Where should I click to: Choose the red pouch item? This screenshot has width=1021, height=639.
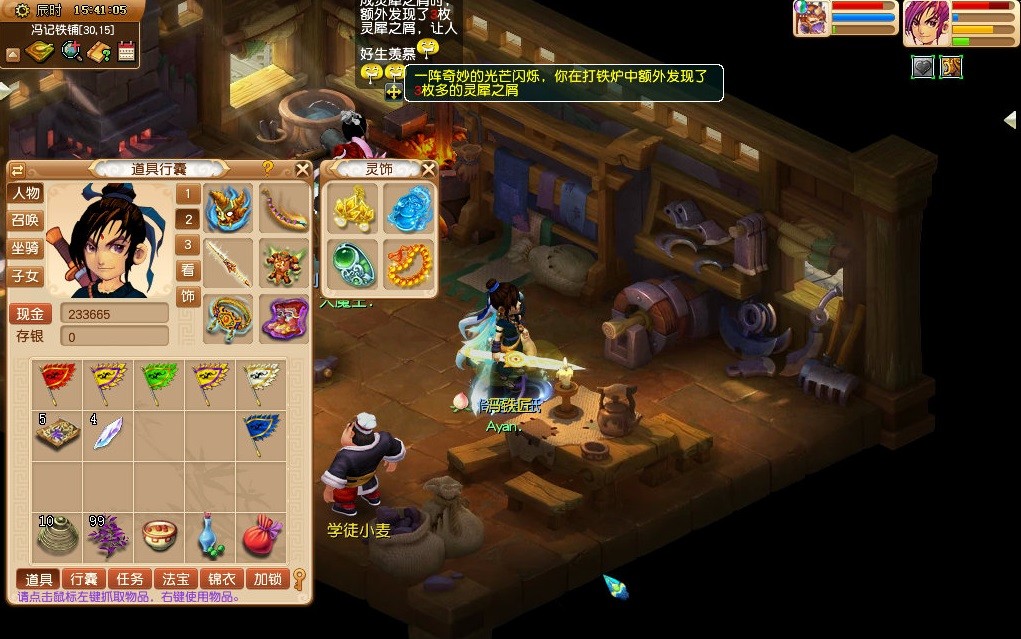[x=261, y=537]
